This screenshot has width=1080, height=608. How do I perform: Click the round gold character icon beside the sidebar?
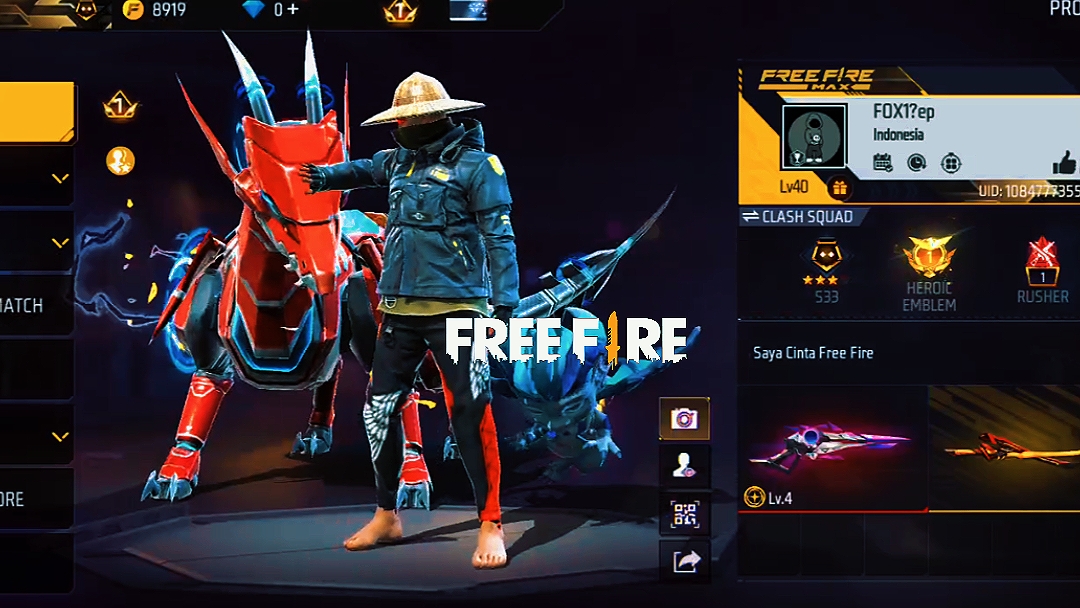[x=120, y=160]
